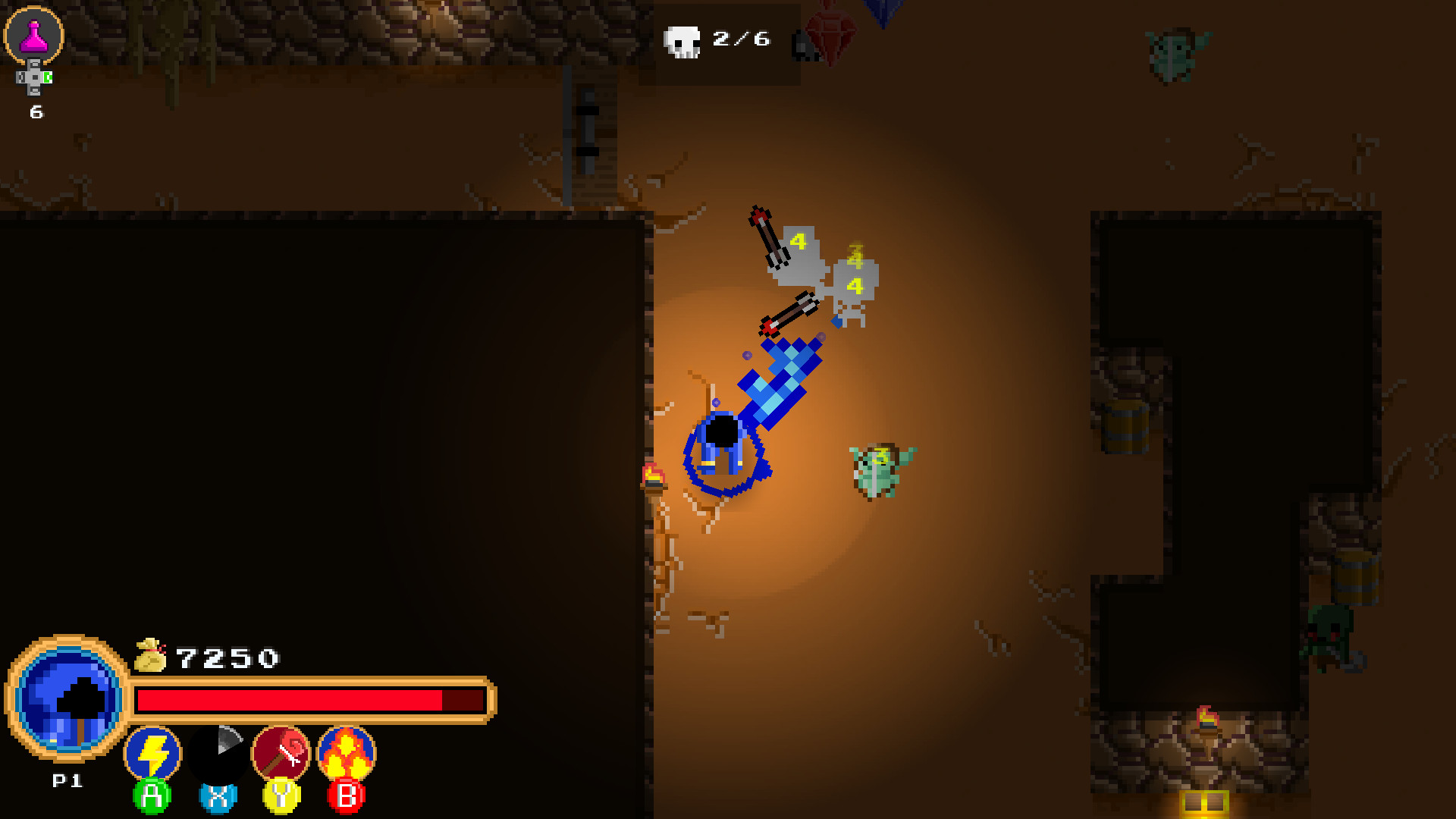
Task: Activate the lightning bolt ability
Action: (152, 751)
